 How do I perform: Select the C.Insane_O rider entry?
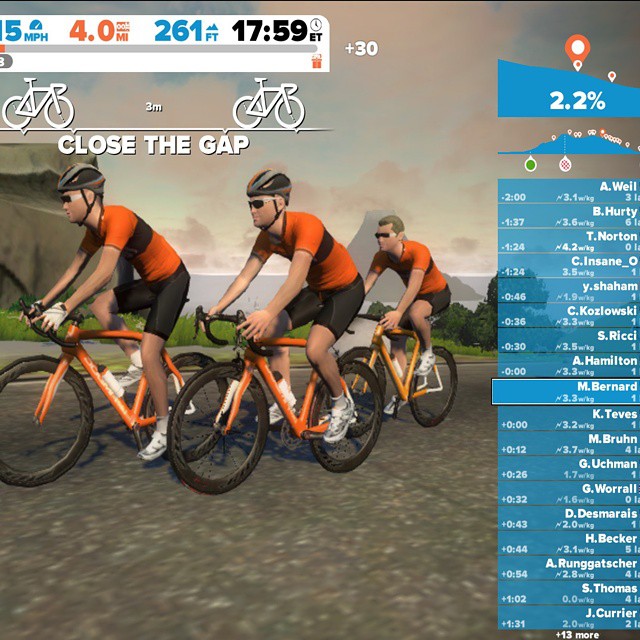(x=568, y=267)
